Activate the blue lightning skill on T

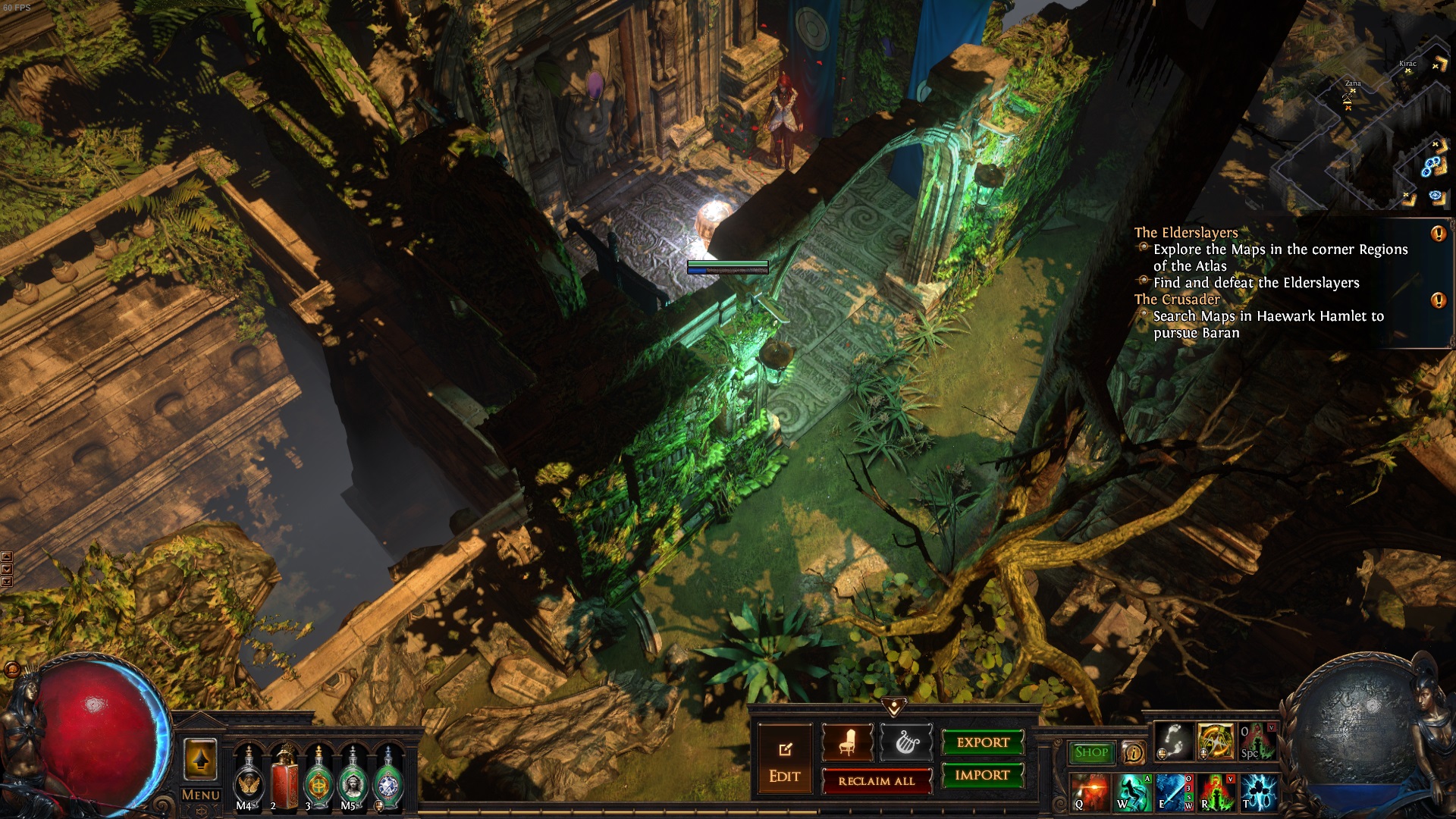click(1259, 792)
